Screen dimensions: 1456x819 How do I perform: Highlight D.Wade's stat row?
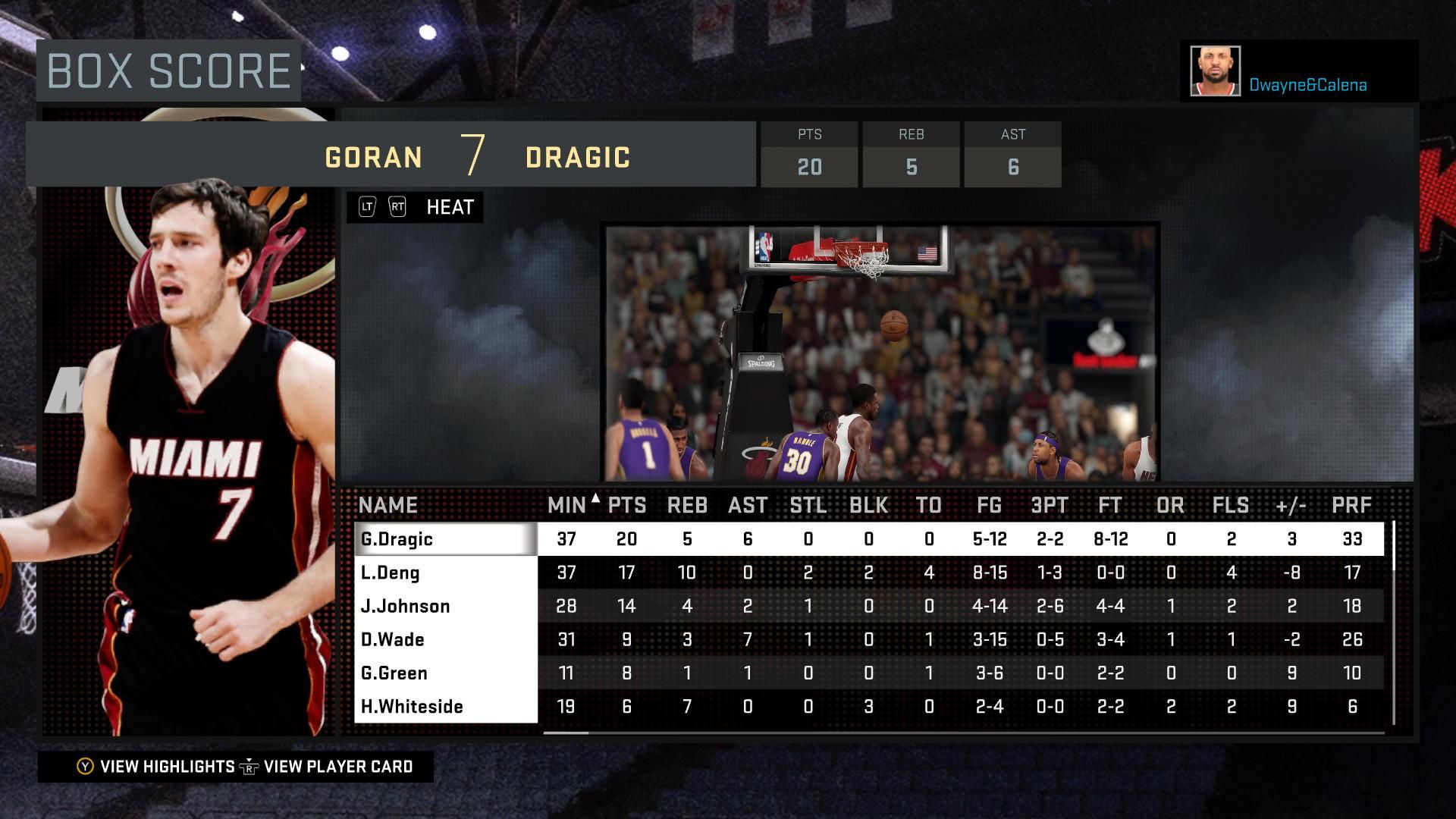coord(445,639)
